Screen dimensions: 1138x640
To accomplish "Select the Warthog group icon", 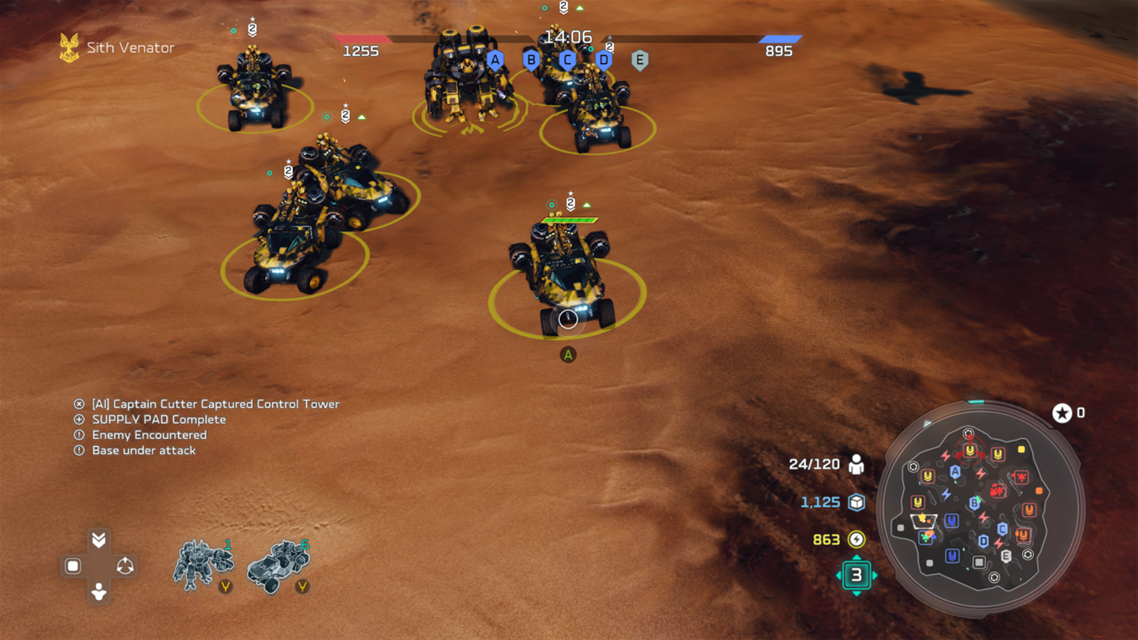I will [277, 566].
